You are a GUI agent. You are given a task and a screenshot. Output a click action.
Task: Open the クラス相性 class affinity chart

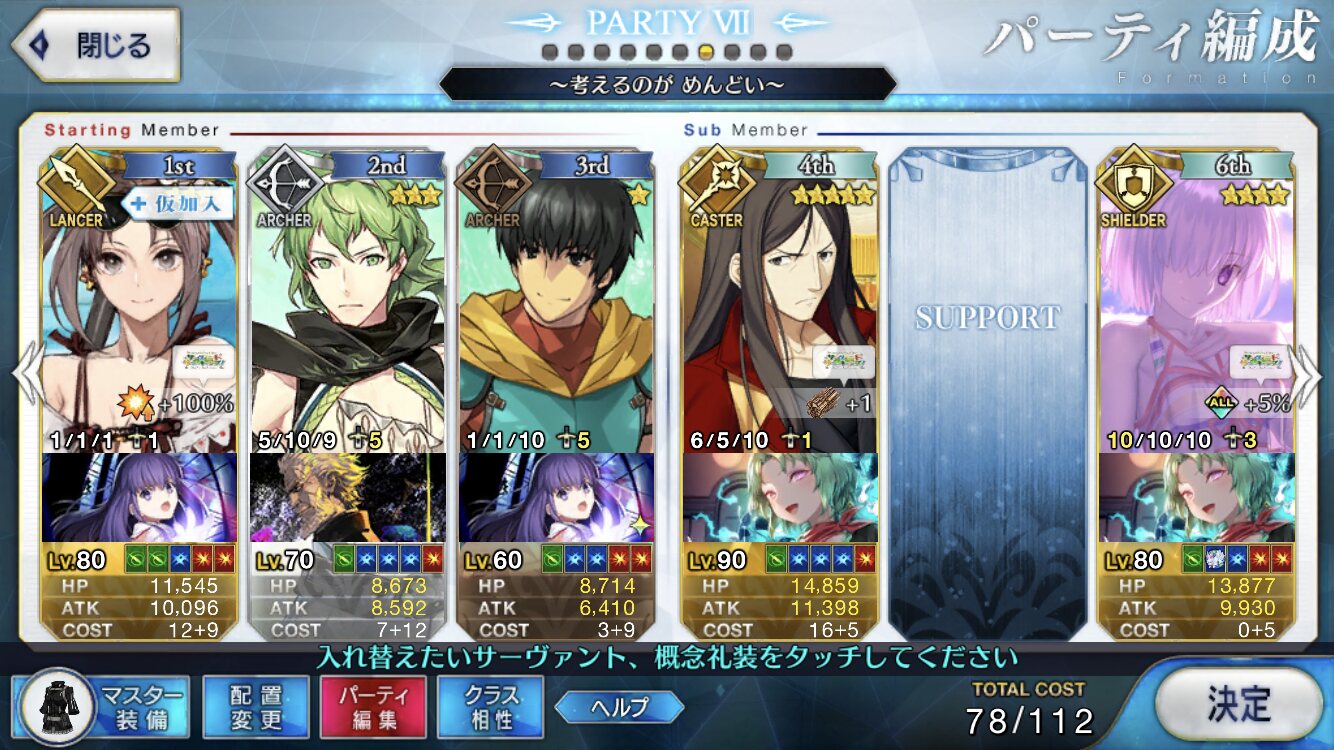point(490,706)
